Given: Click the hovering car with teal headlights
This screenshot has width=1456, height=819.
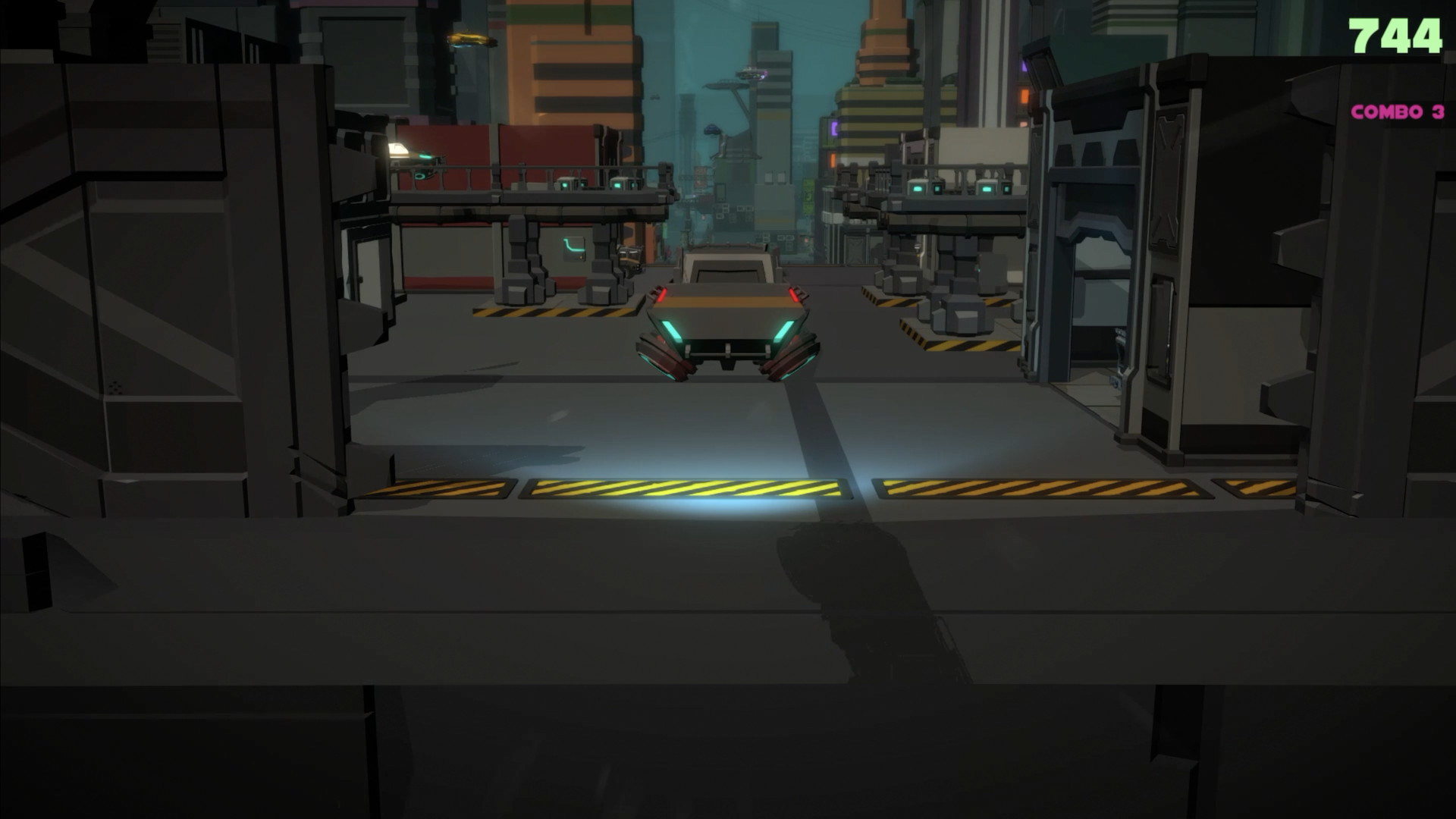Looking at the screenshot, I should tap(724, 318).
